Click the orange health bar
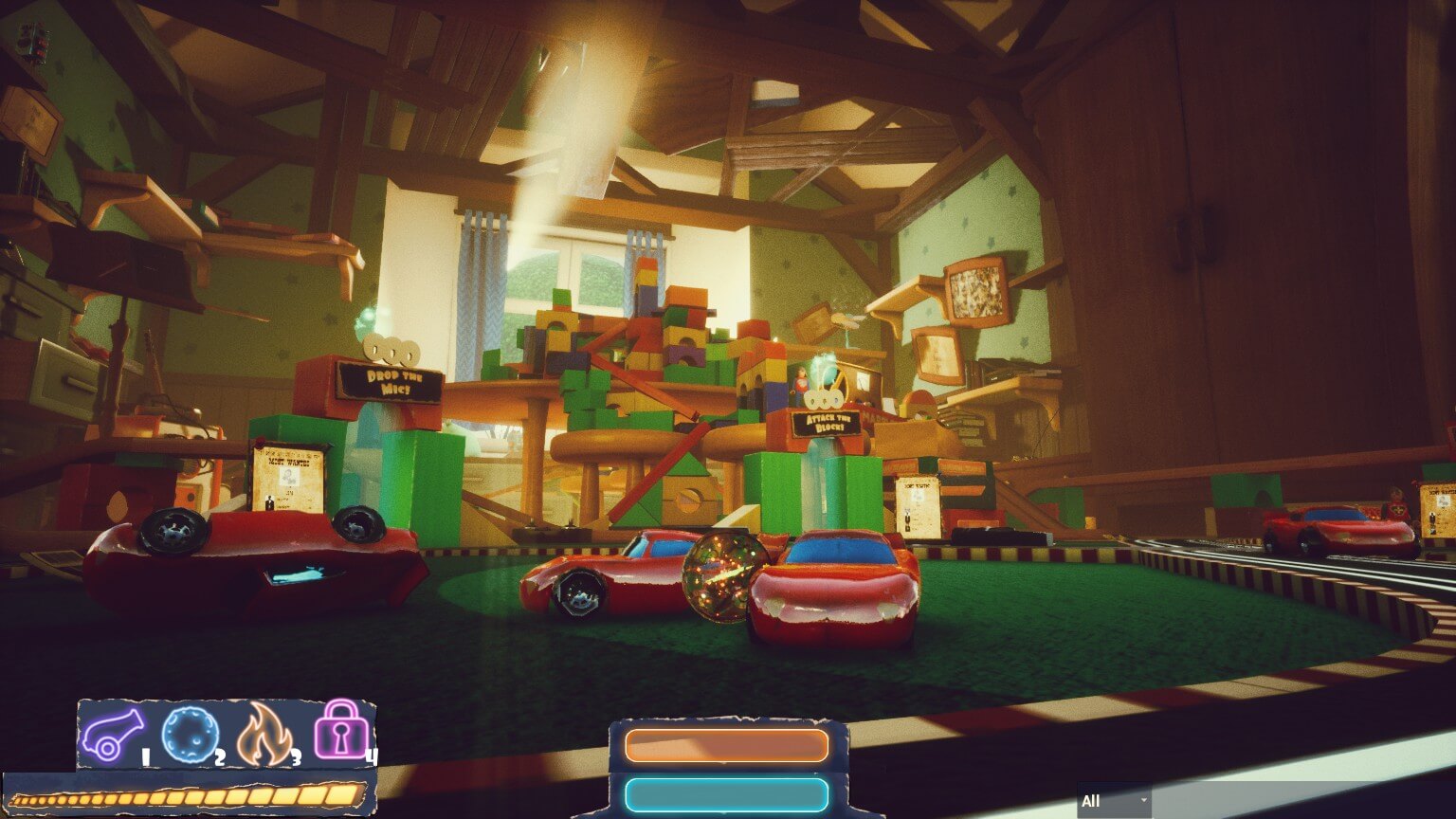This screenshot has height=819, width=1456. (725, 746)
